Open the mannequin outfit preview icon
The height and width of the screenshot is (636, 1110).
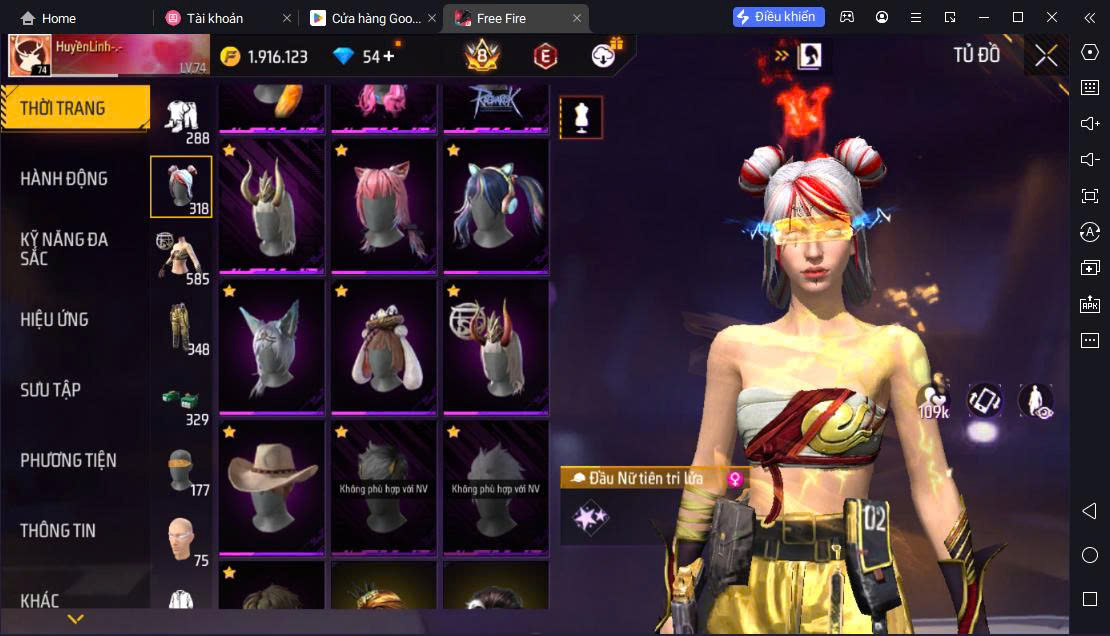[x=581, y=118]
